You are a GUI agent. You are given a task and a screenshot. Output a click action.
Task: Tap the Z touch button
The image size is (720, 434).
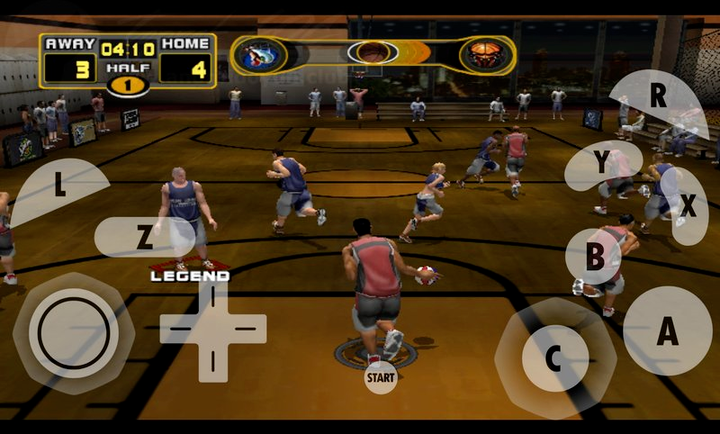[145, 237]
